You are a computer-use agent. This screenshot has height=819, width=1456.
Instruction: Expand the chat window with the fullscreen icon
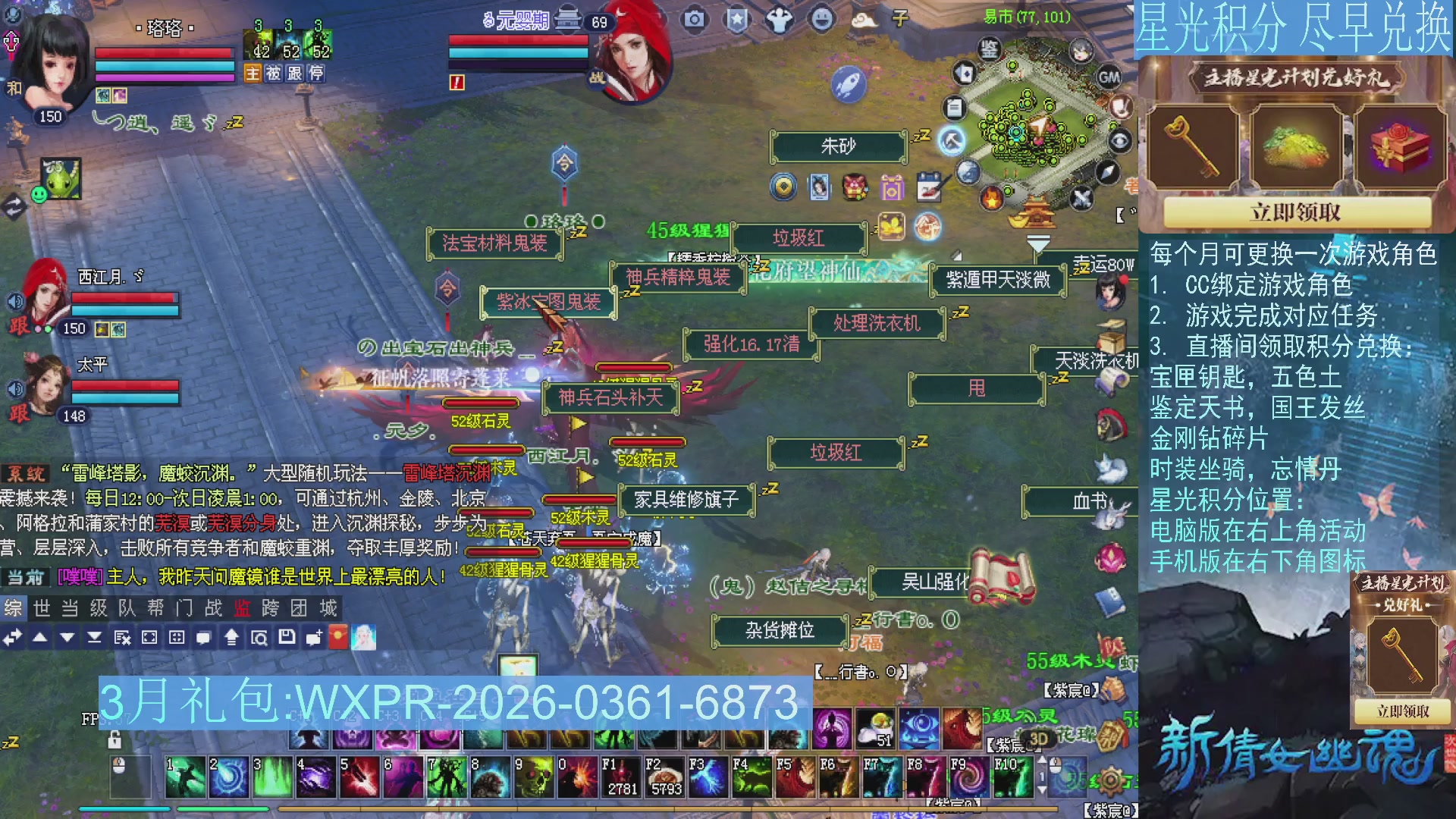click(151, 638)
